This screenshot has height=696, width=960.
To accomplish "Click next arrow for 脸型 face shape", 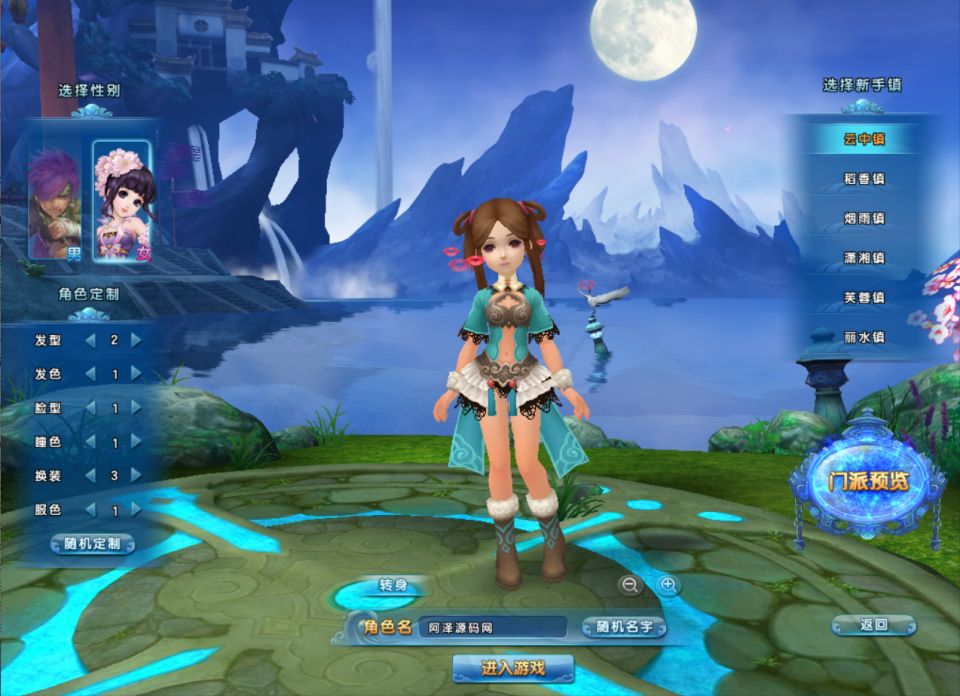I will (x=136, y=408).
